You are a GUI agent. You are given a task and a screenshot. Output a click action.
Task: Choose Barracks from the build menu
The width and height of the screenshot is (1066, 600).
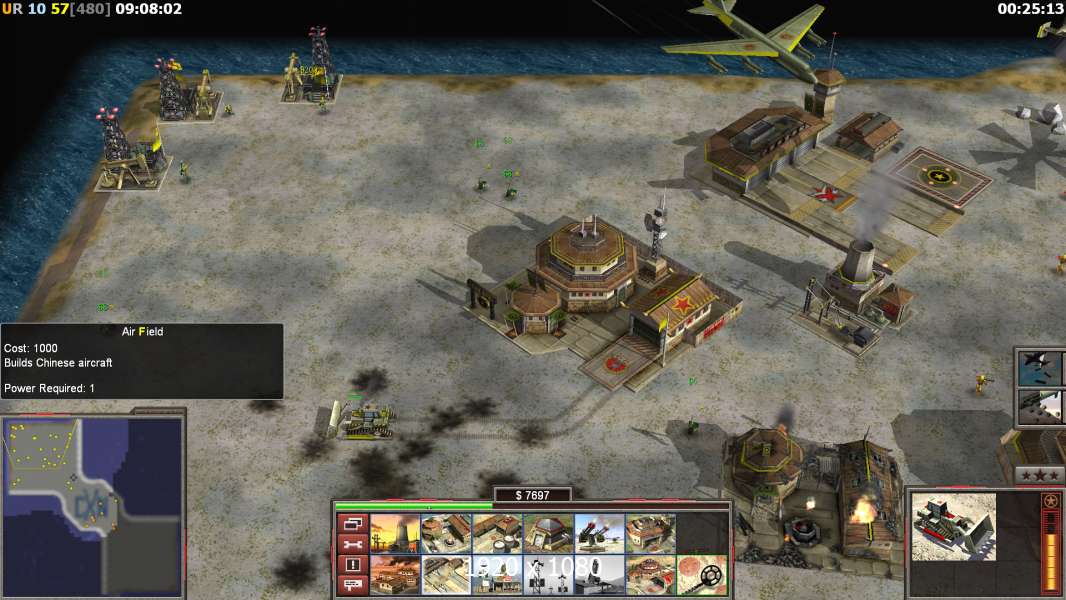click(446, 533)
